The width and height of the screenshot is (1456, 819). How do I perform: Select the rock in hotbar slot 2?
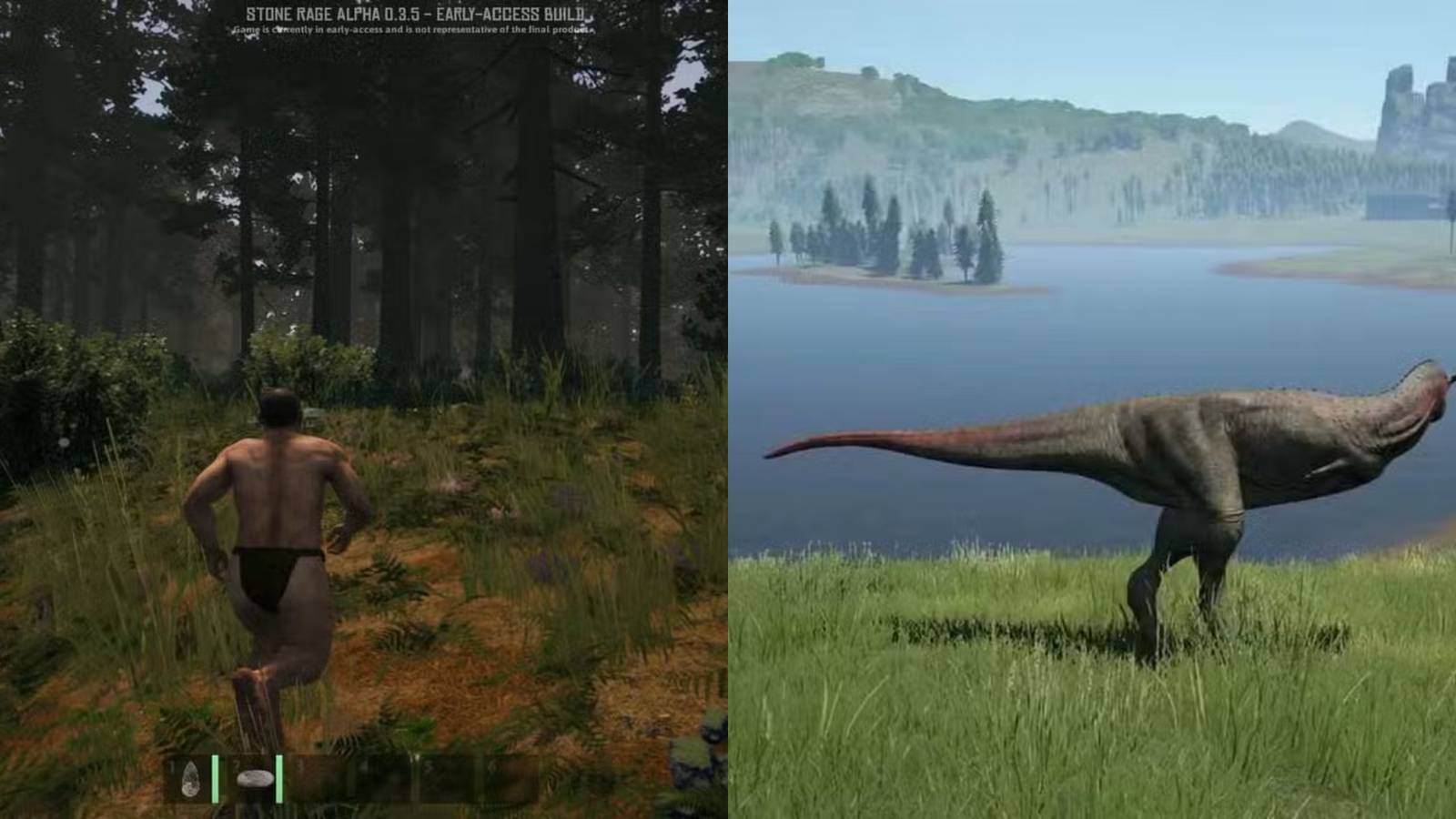[x=257, y=778]
